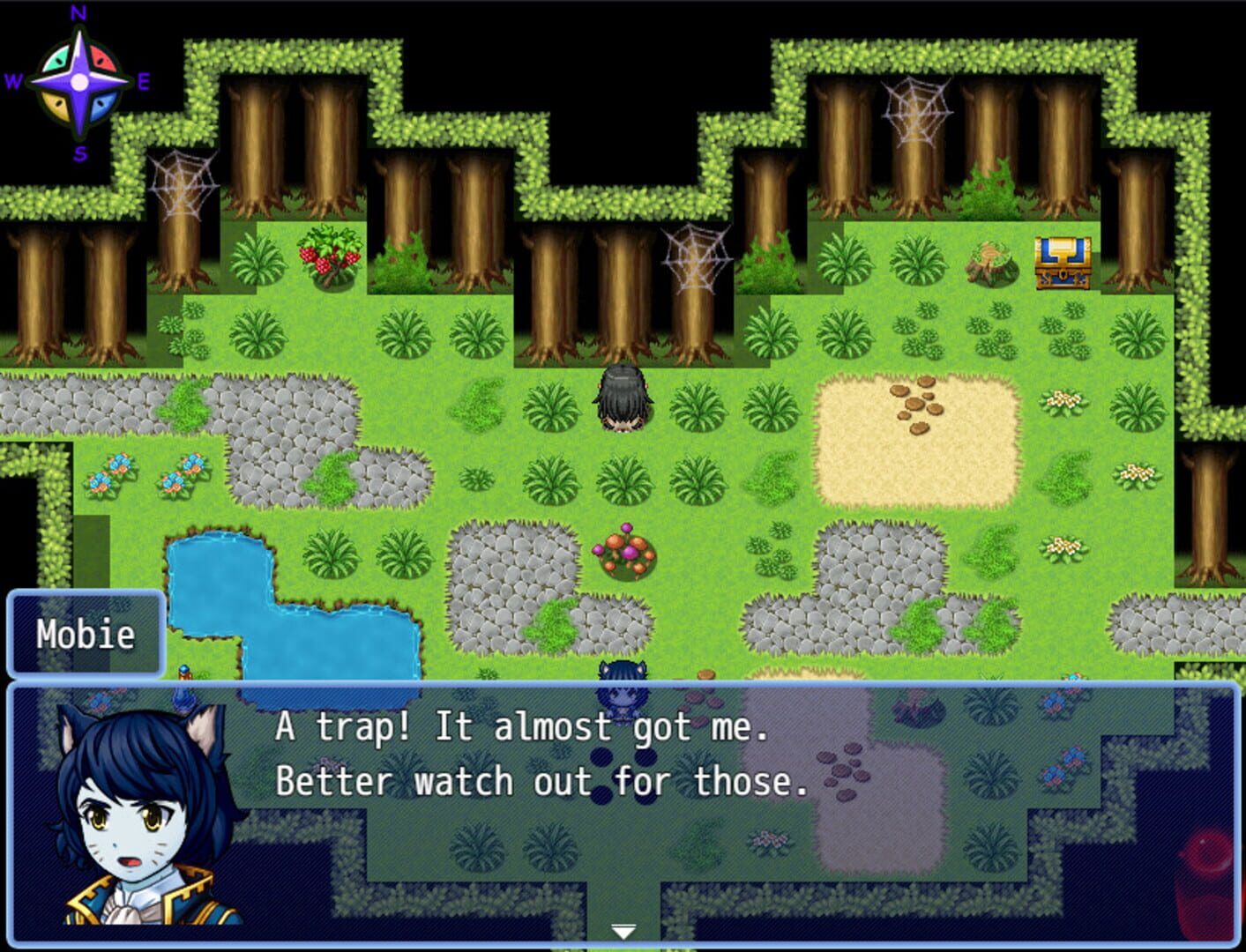Click the East marker on the compass

click(x=144, y=84)
